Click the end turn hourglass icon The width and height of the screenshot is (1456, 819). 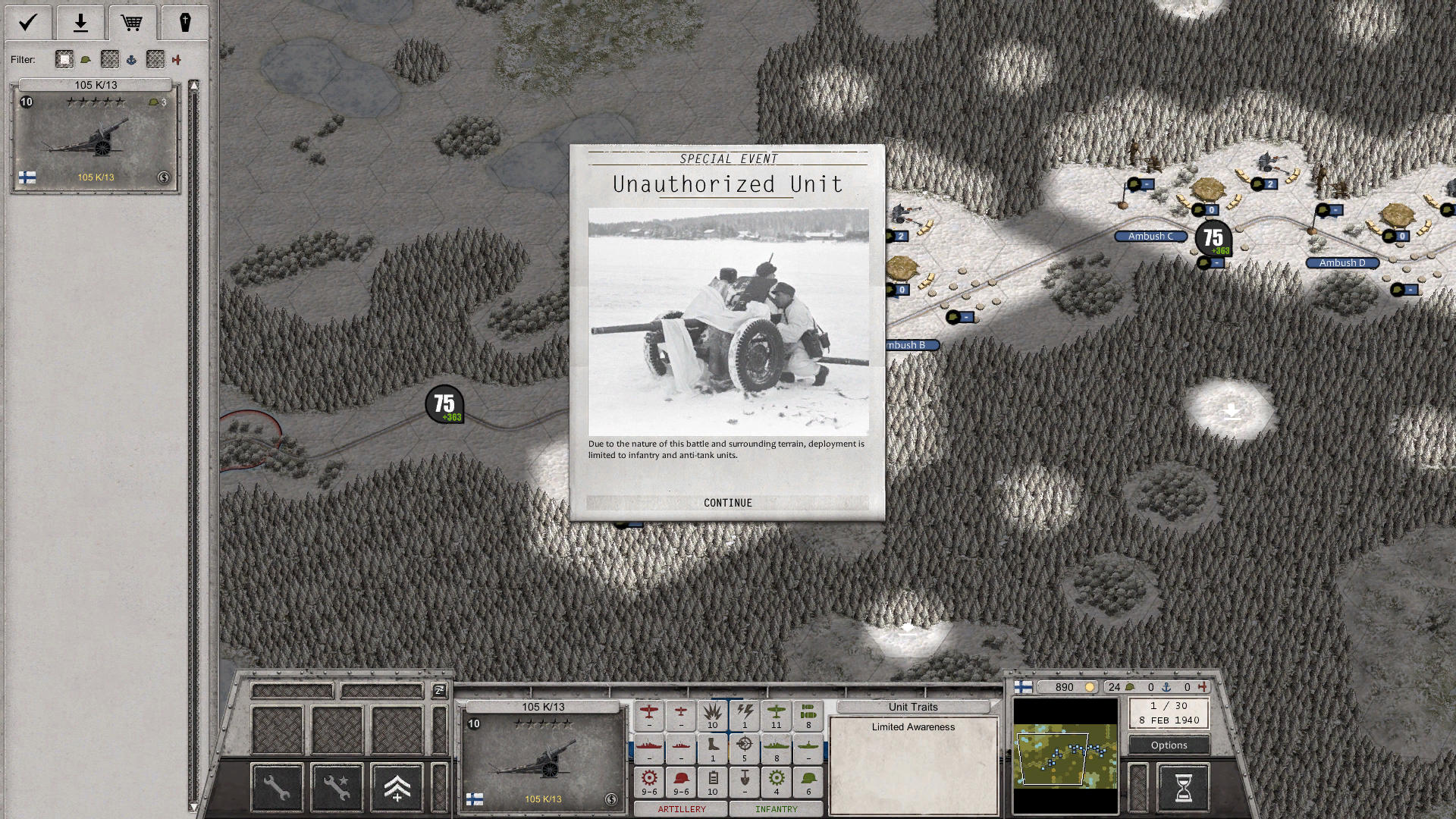pyautogui.click(x=1183, y=786)
